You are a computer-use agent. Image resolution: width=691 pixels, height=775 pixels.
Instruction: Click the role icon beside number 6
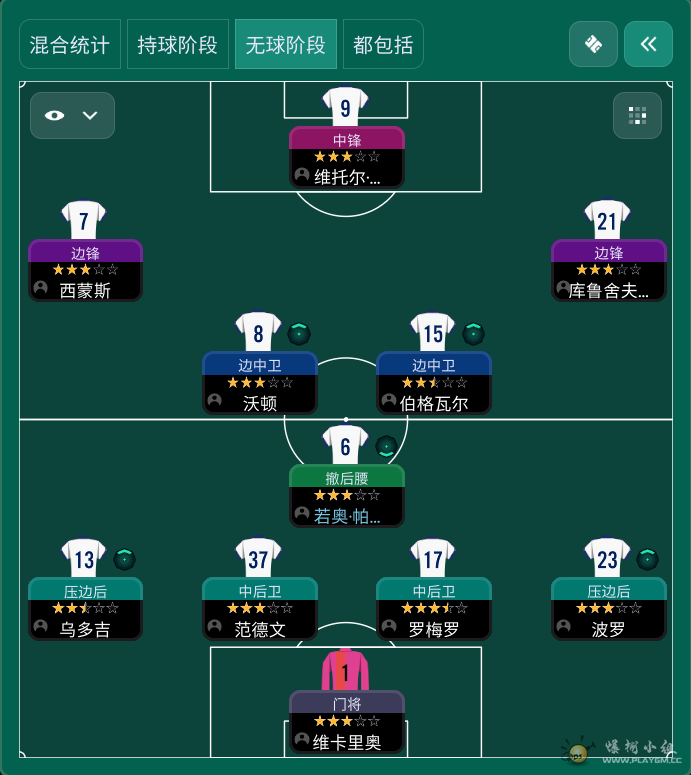pos(386,446)
